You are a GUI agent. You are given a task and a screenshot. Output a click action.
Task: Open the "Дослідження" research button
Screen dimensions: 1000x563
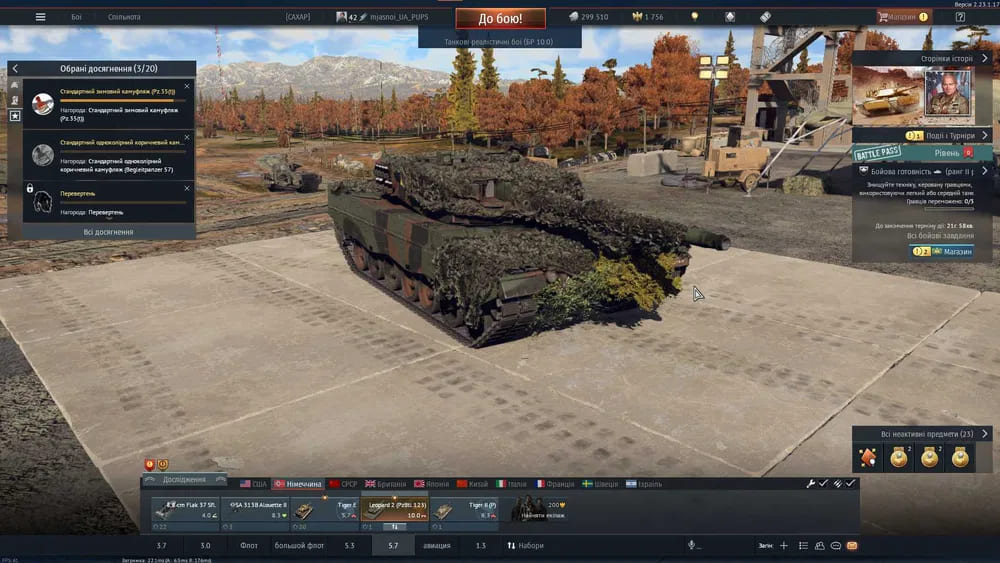(x=184, y=479)
